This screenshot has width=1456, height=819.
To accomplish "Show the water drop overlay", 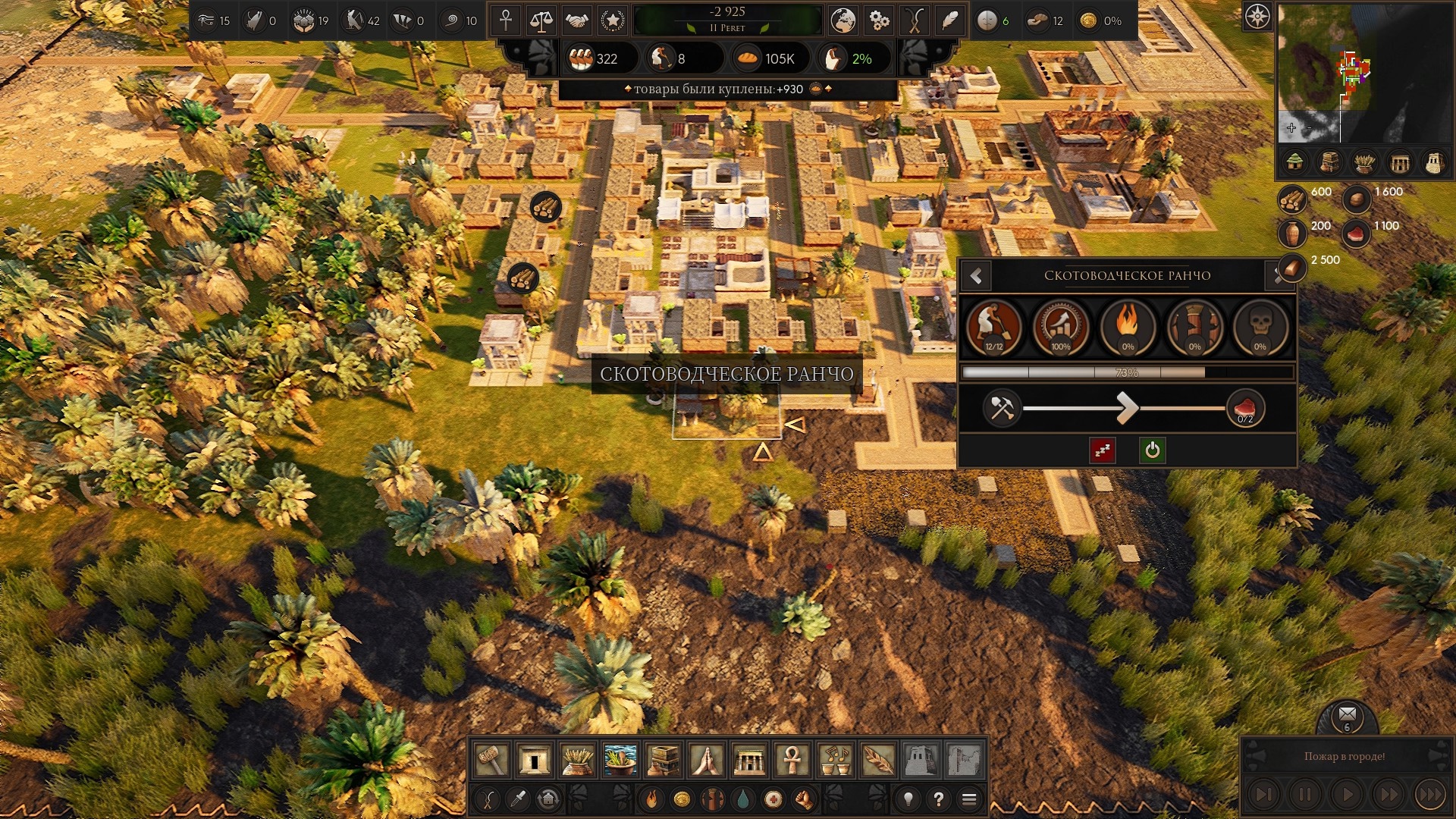I will [742, 799].
